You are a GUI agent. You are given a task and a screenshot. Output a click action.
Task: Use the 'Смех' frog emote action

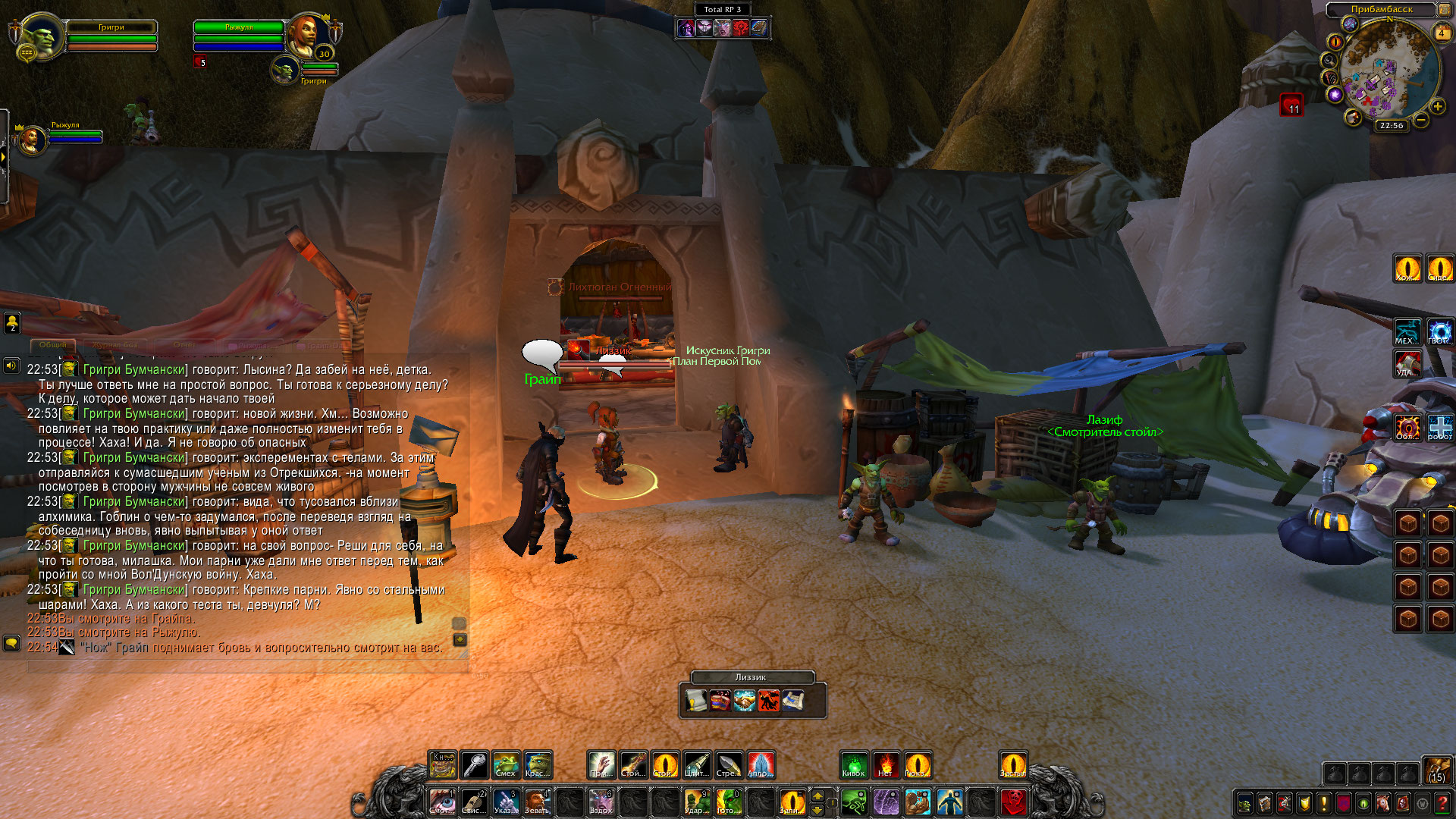(506, 764)
